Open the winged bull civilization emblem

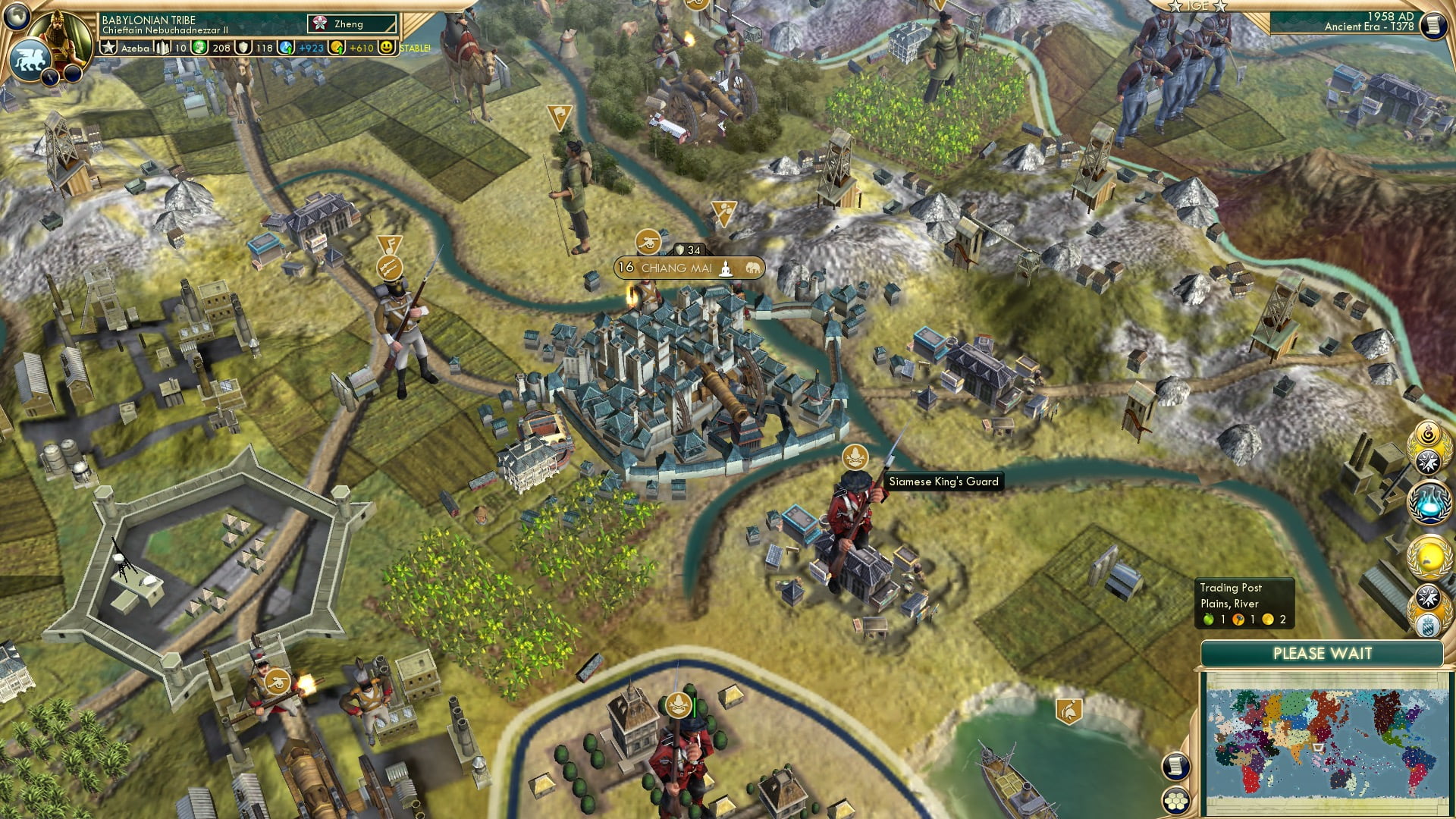[30, 59]
